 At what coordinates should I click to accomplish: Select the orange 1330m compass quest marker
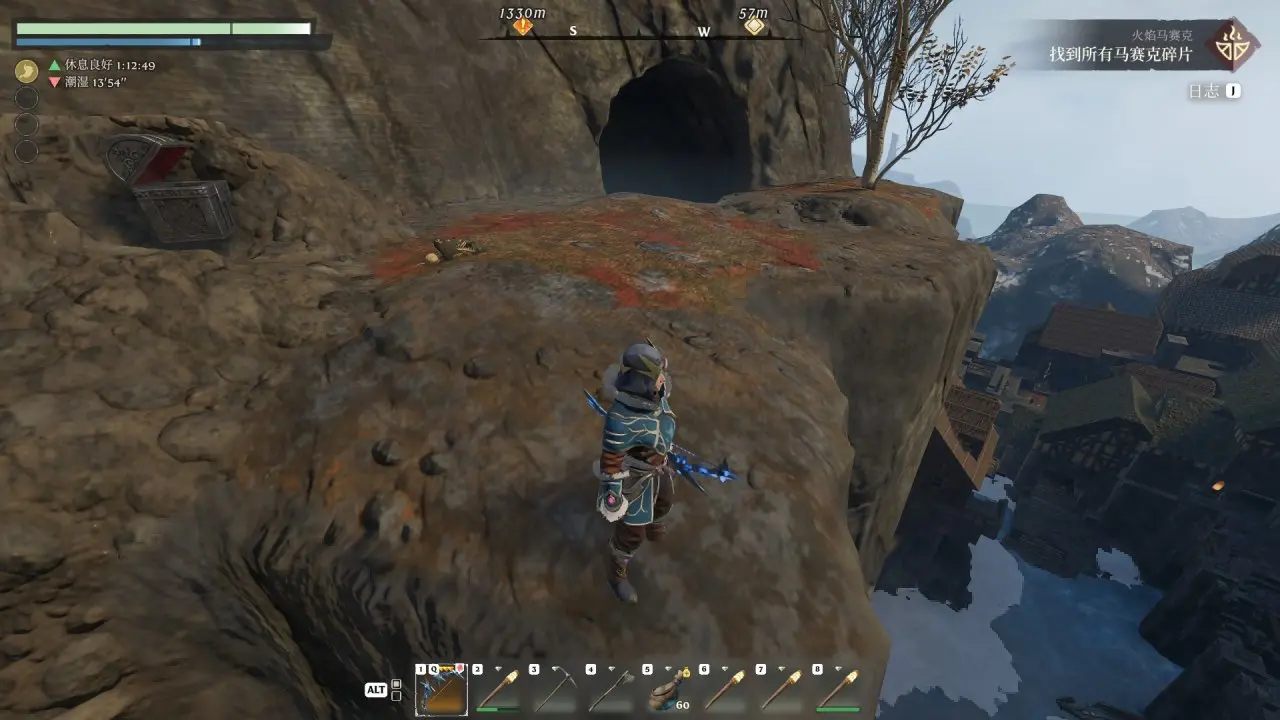click(x=522, y=26)
